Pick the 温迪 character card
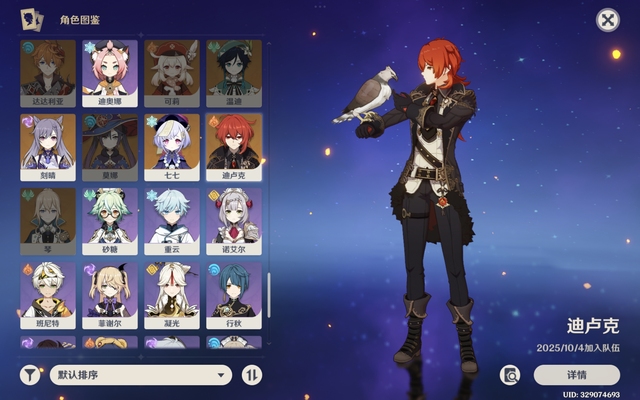640x400 pixels. 234,72
